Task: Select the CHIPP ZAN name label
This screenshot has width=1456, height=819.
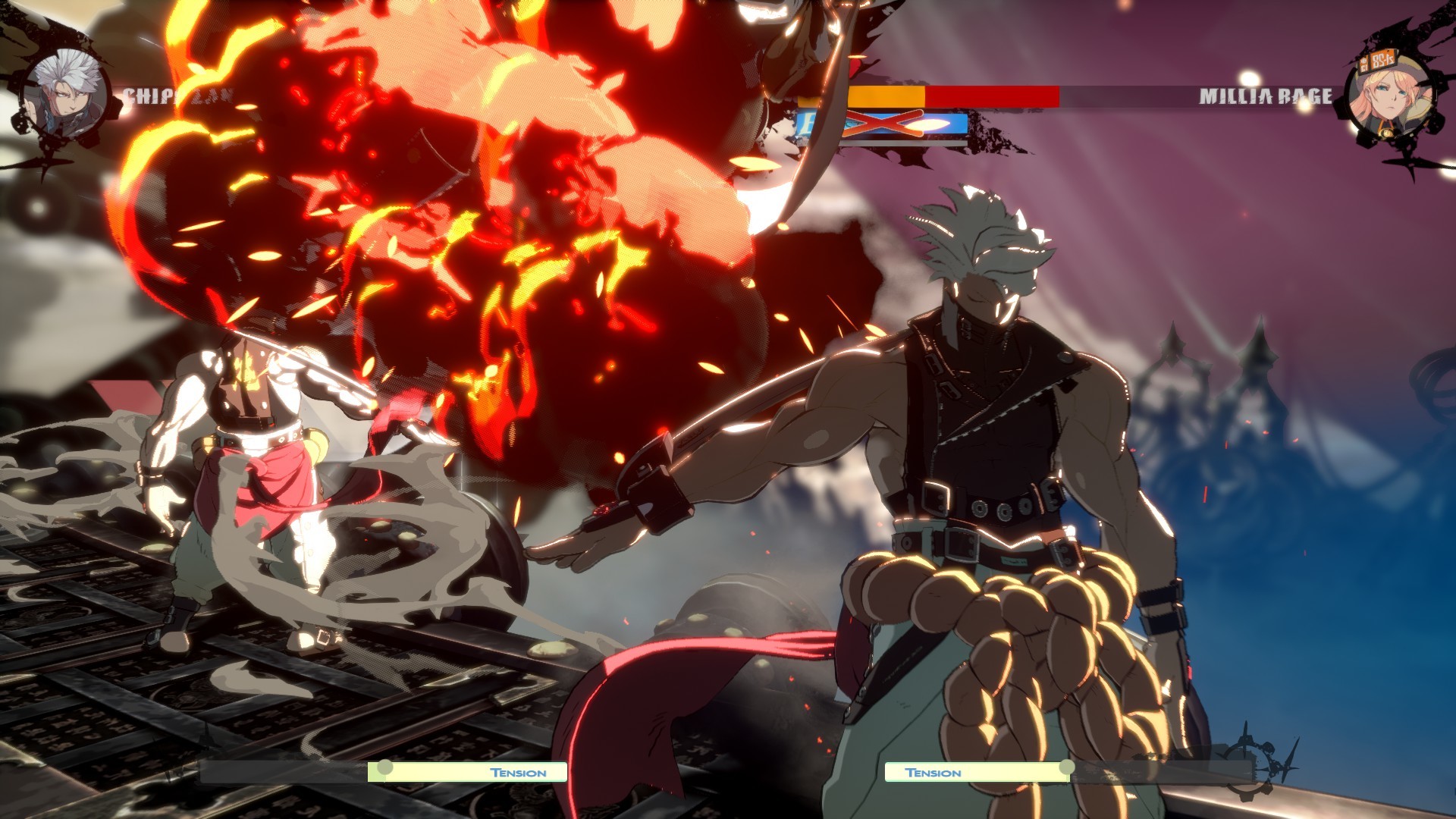Action: click(178, 97)
